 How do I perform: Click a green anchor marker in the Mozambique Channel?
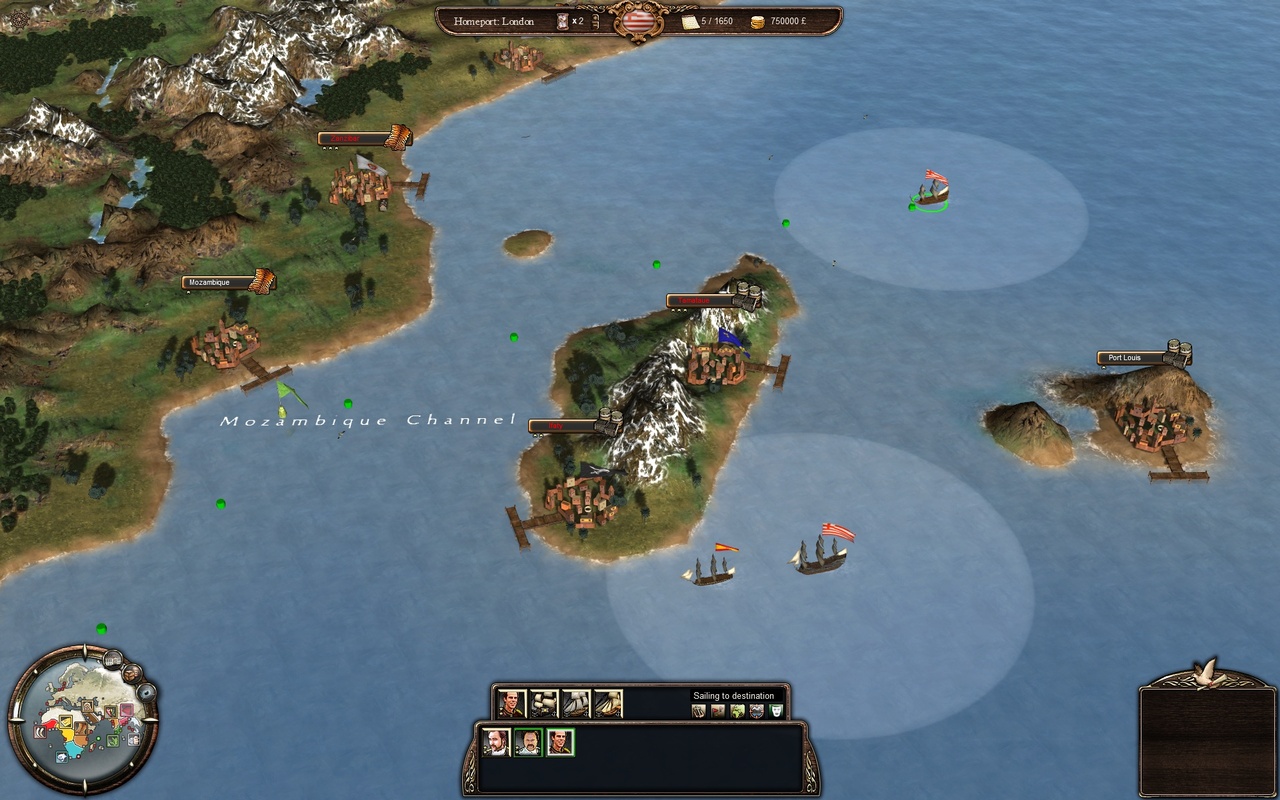tap(347, 403)
